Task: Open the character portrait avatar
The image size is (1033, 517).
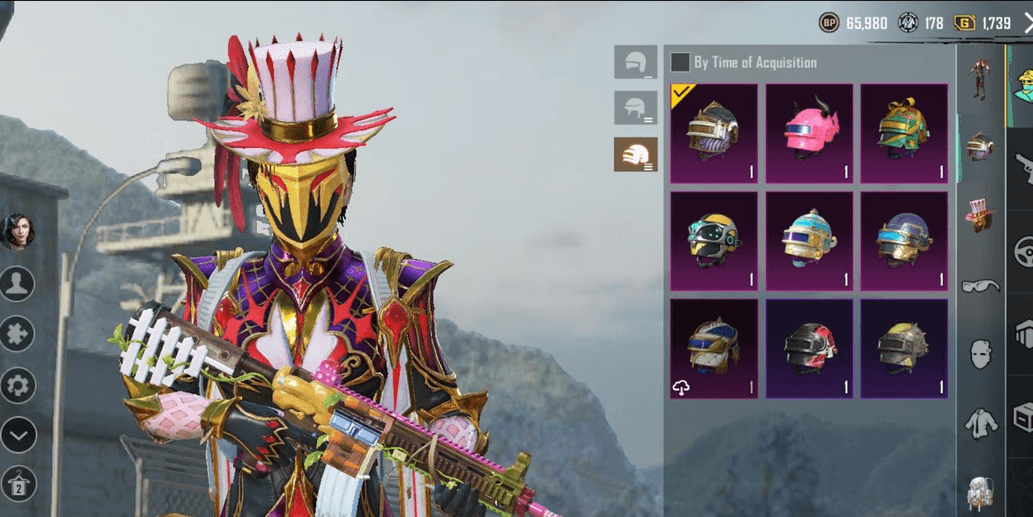Action: point(17,231)
